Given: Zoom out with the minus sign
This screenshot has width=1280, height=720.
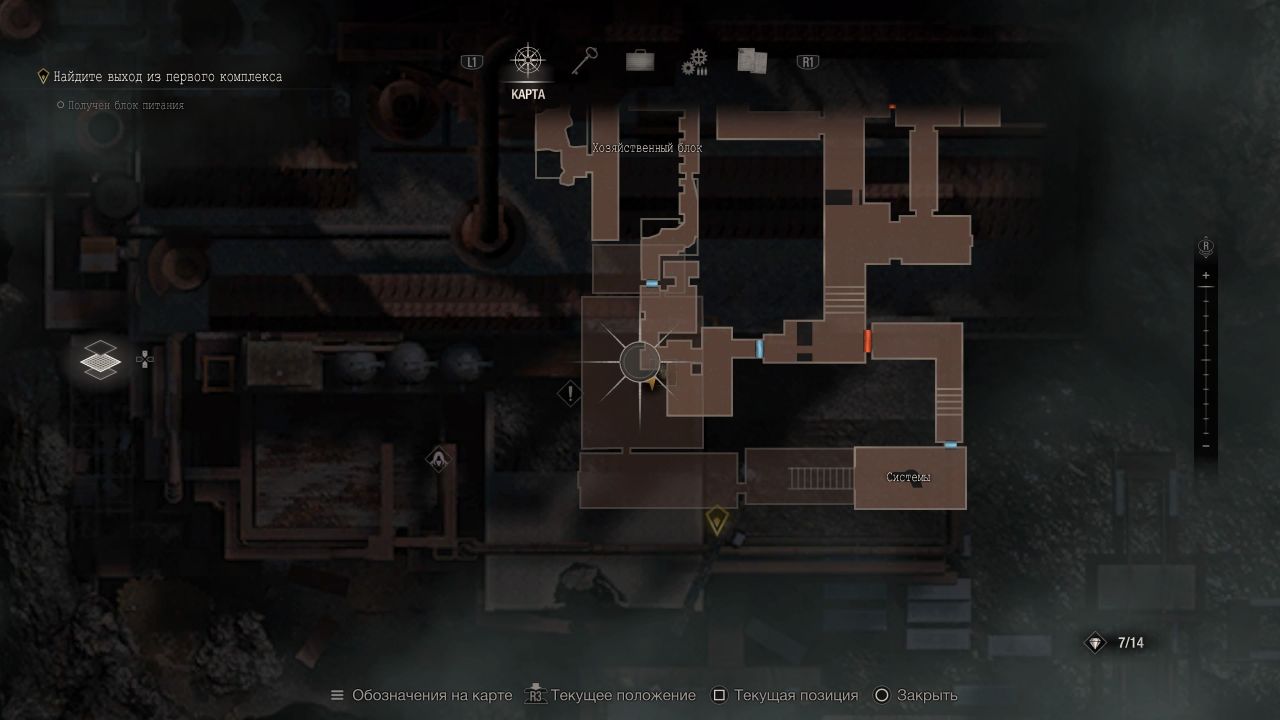Looking at the screenshot, I should tap(1206, 446).
